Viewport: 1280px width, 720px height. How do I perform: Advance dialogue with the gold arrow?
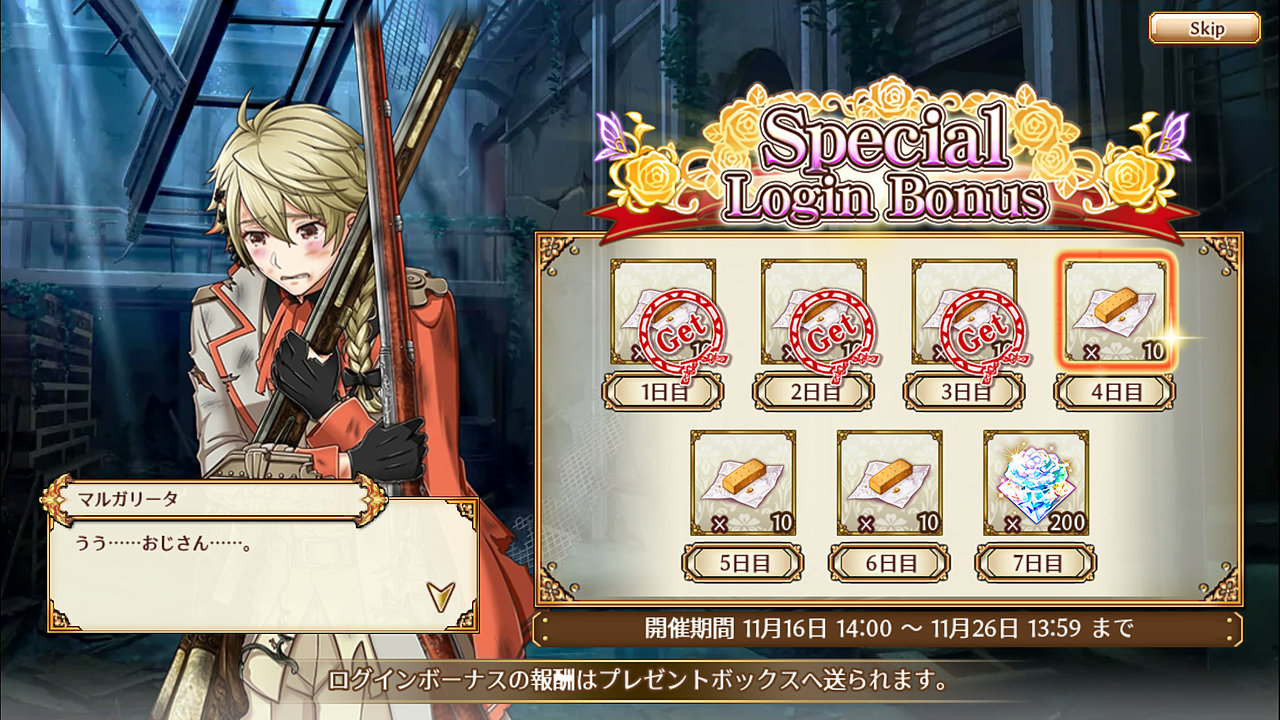[x=440, y=596]
